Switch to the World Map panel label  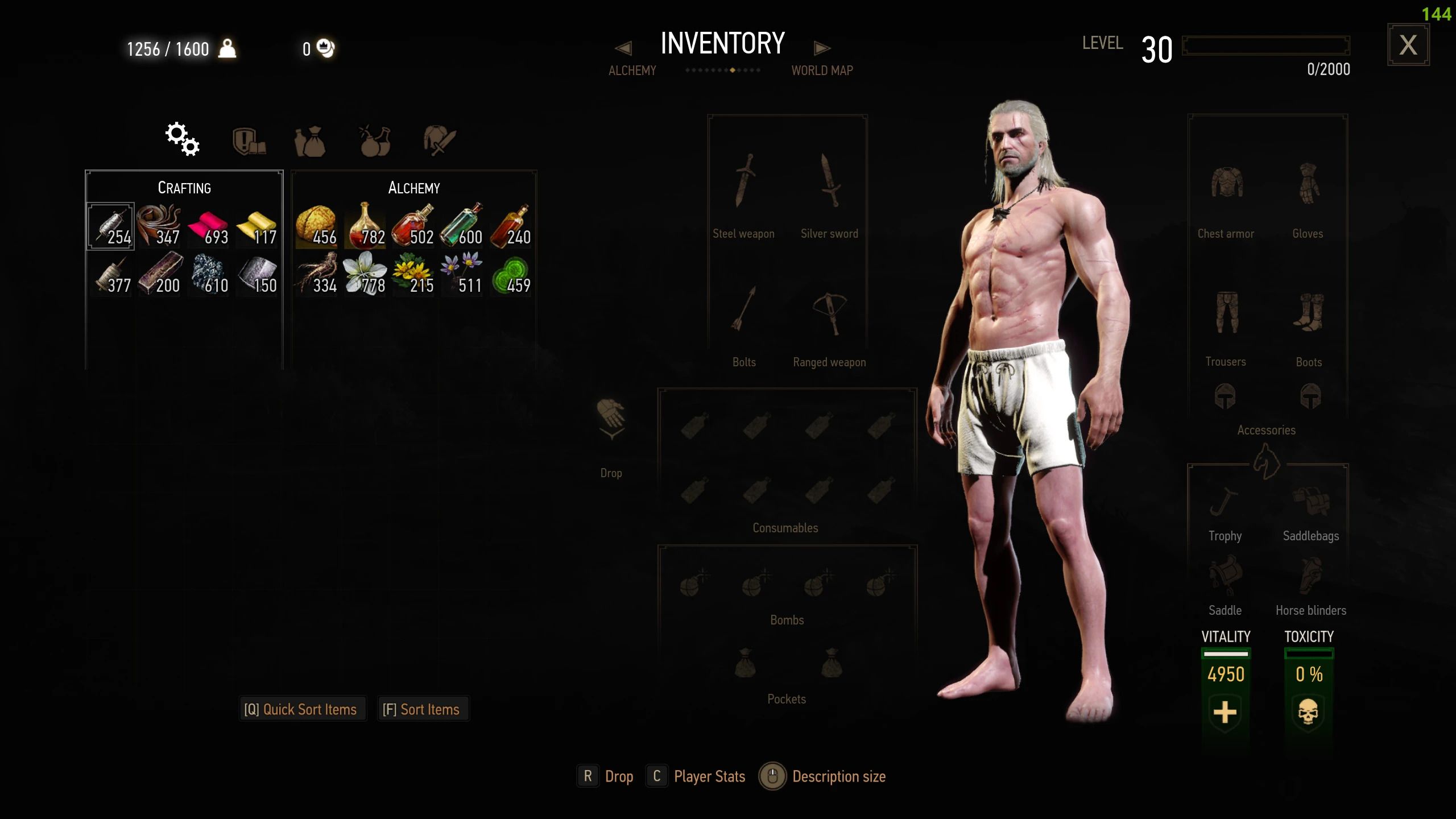pyautogui.click(x=821, y=70)
